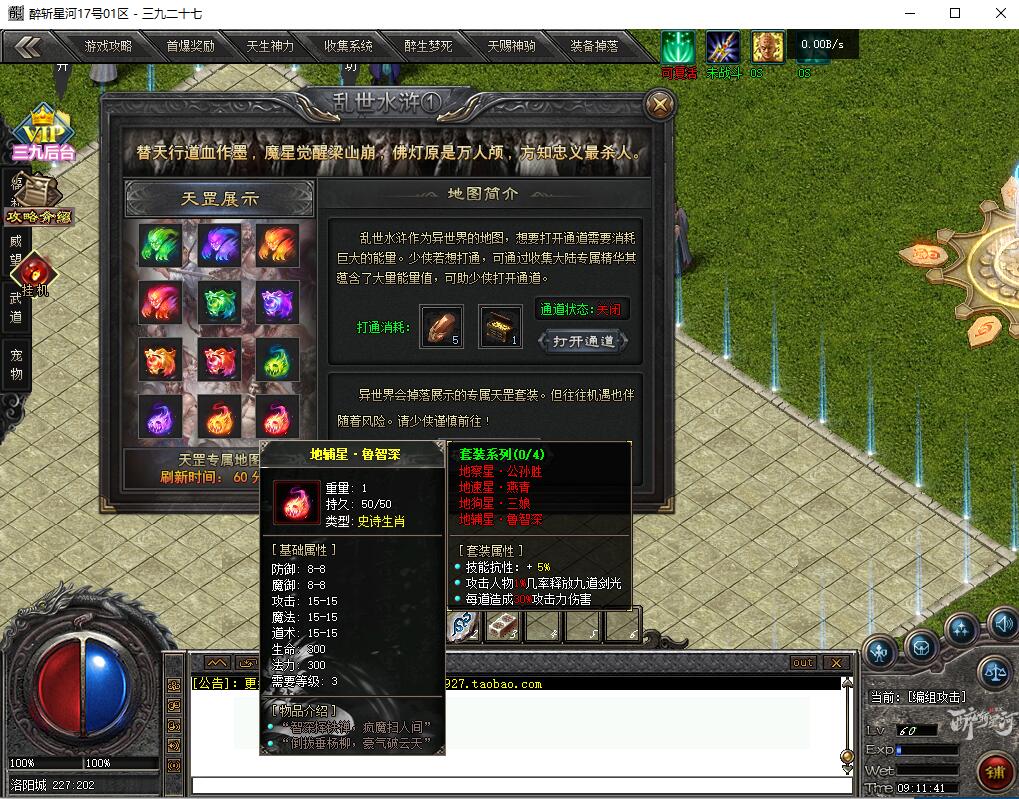The image size is (1019, 799).
Task: Open the VIP 三九后台 panel
Action: (42, 132)
